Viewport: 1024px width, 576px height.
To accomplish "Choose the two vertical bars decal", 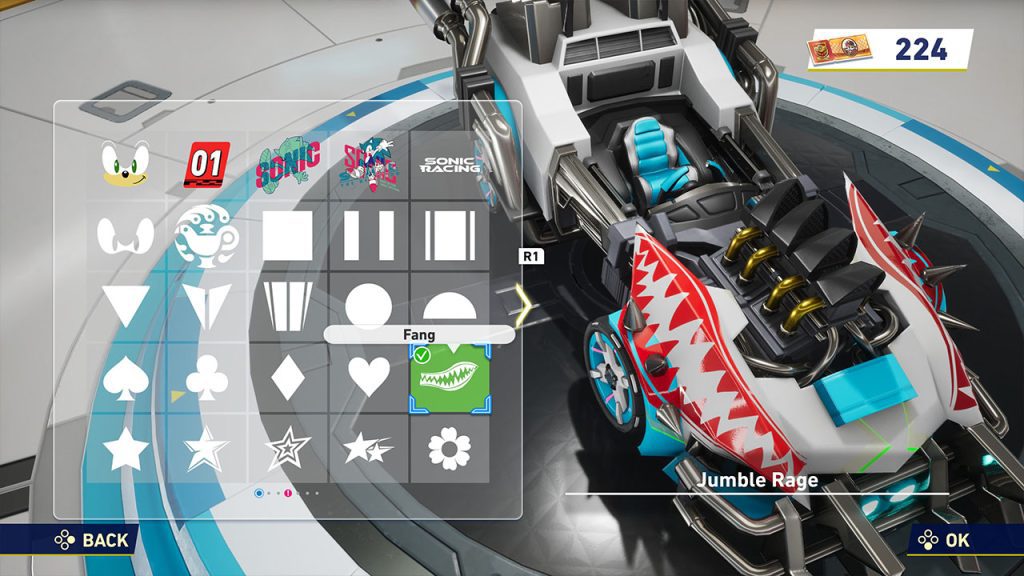I will [368, 236].
